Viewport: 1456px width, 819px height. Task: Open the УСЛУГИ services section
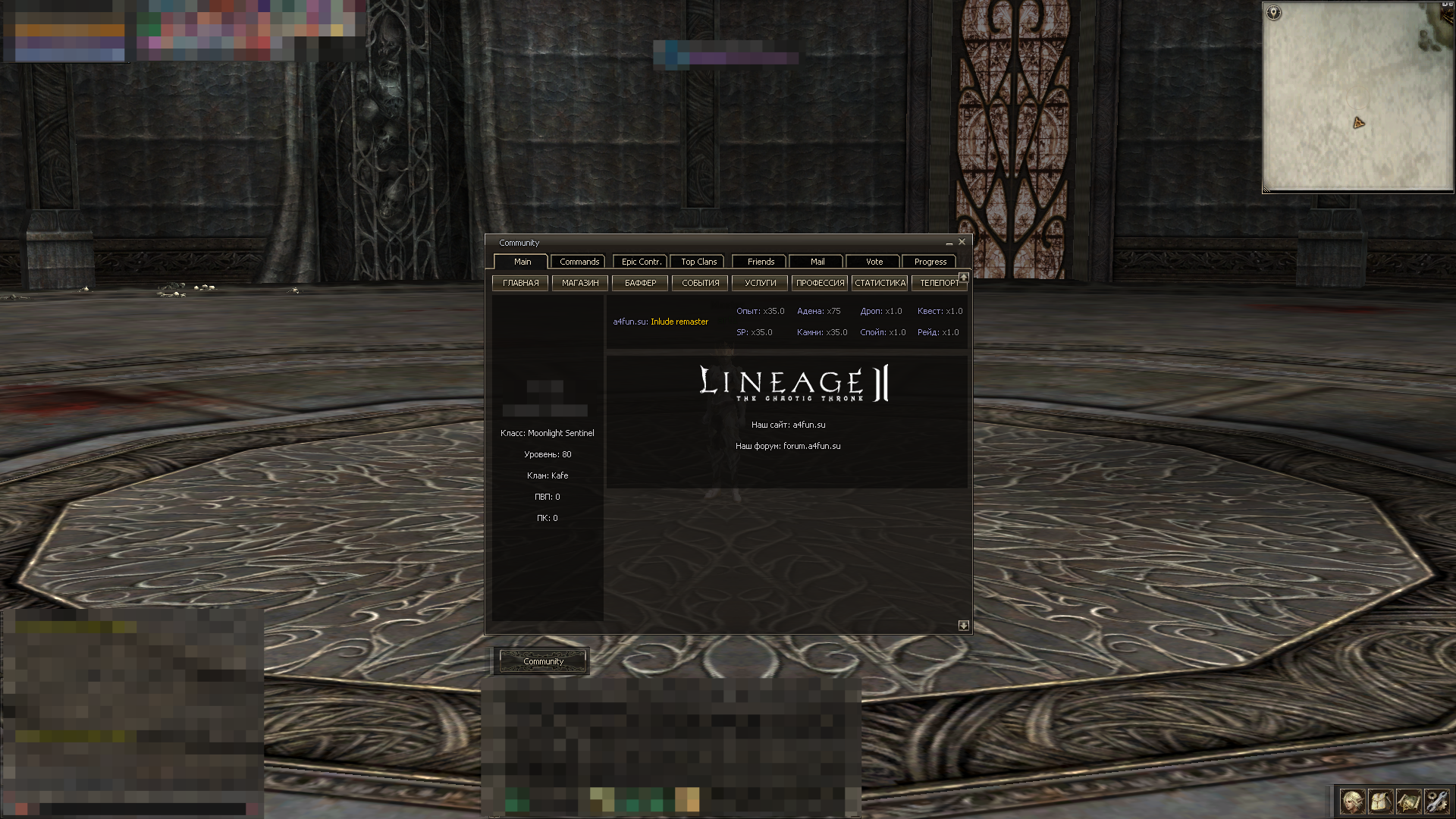pos(760,283)
